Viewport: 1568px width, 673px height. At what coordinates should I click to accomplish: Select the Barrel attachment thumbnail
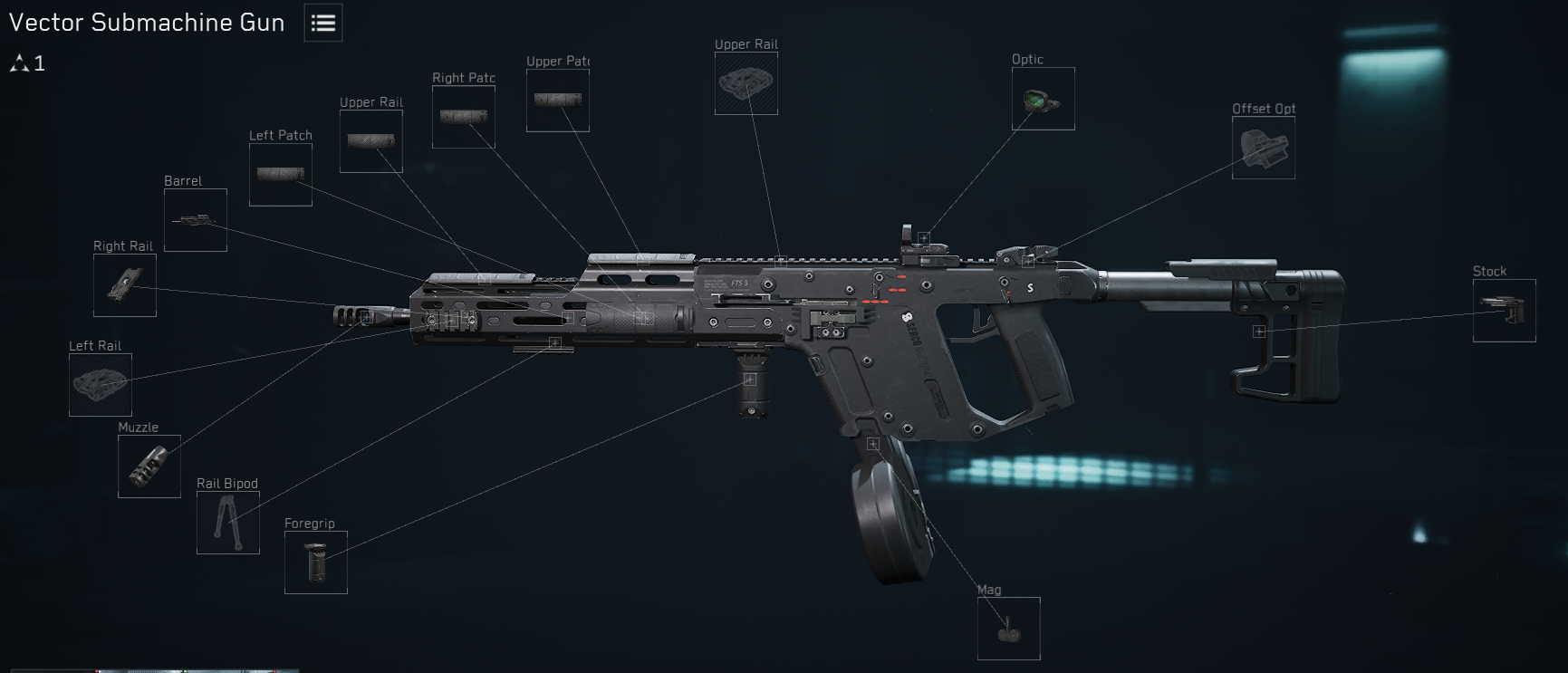pos(195,219)
